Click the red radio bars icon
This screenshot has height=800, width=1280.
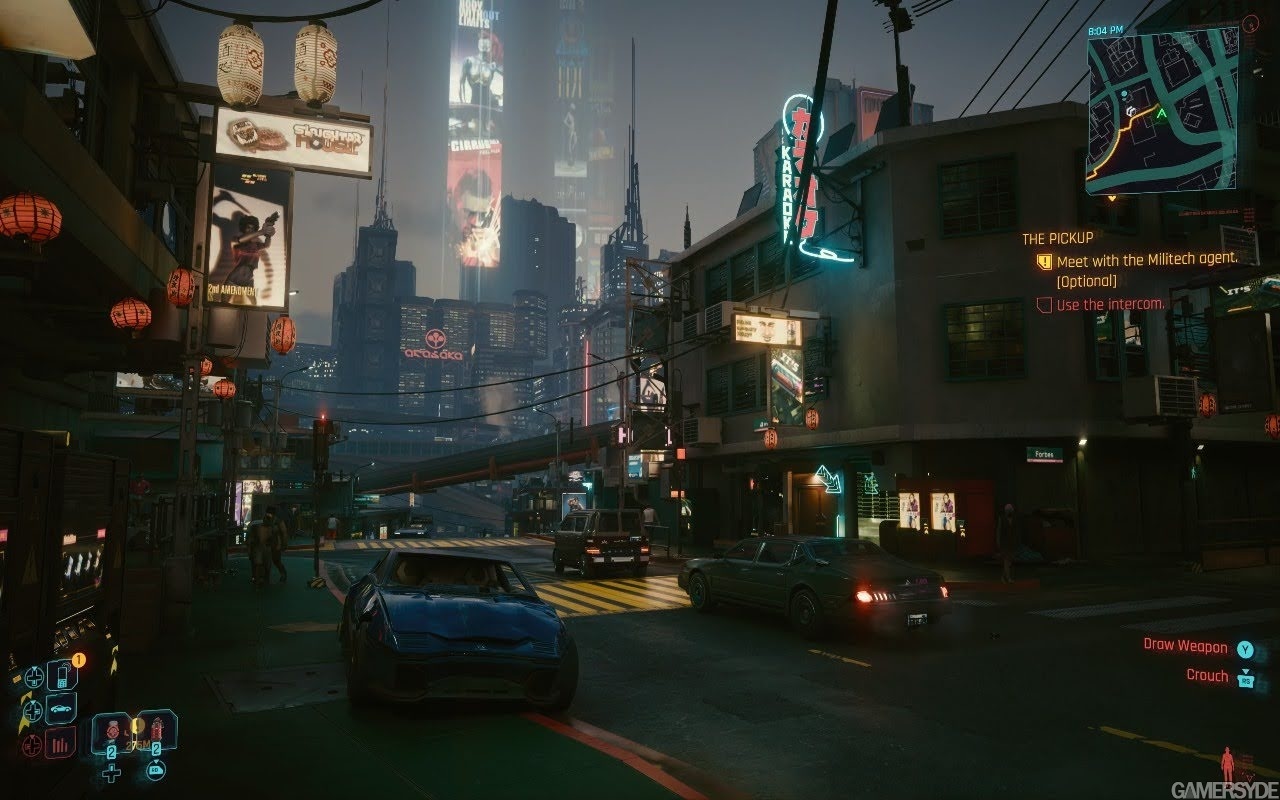[x=61, y=743]
